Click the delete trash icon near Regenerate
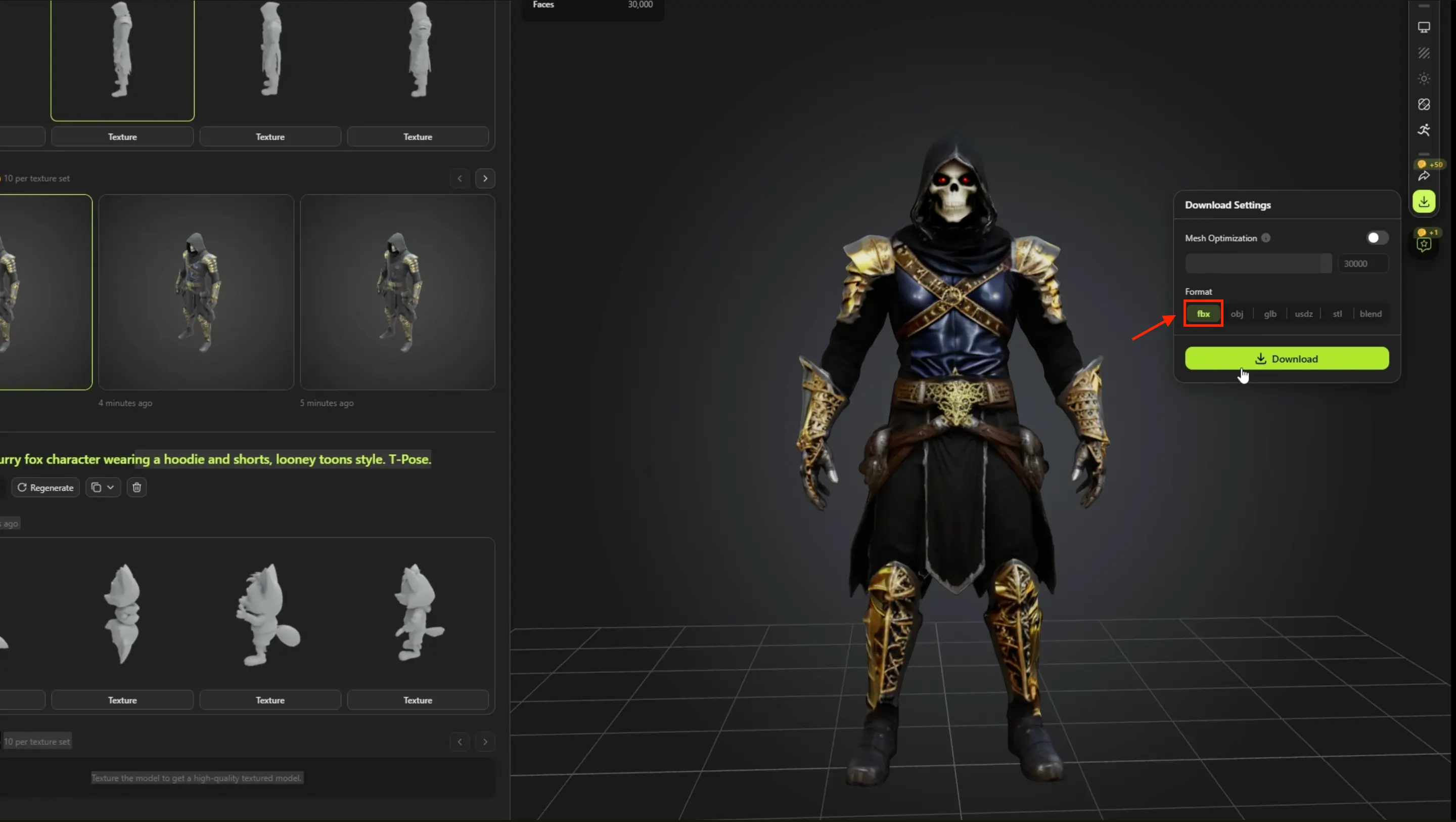The width and height of the screenshot is (1456, 822). click(136, 487)
